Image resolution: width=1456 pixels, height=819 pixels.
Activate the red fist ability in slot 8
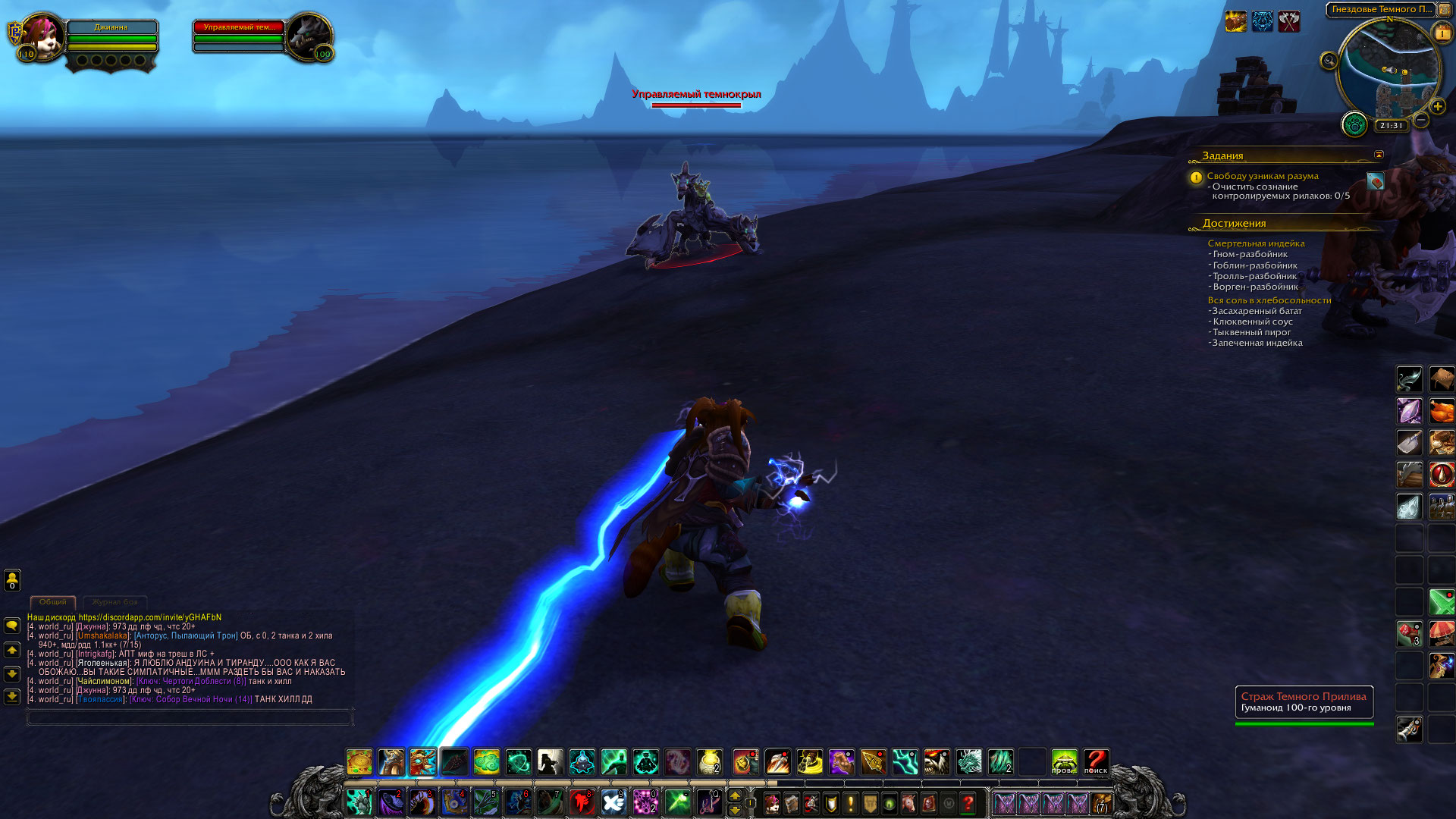[582, 802]
